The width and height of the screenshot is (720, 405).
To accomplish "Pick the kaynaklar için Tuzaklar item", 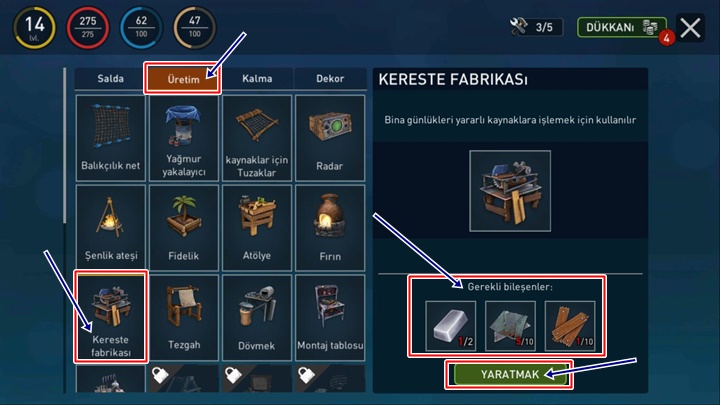I will (257, 138).
